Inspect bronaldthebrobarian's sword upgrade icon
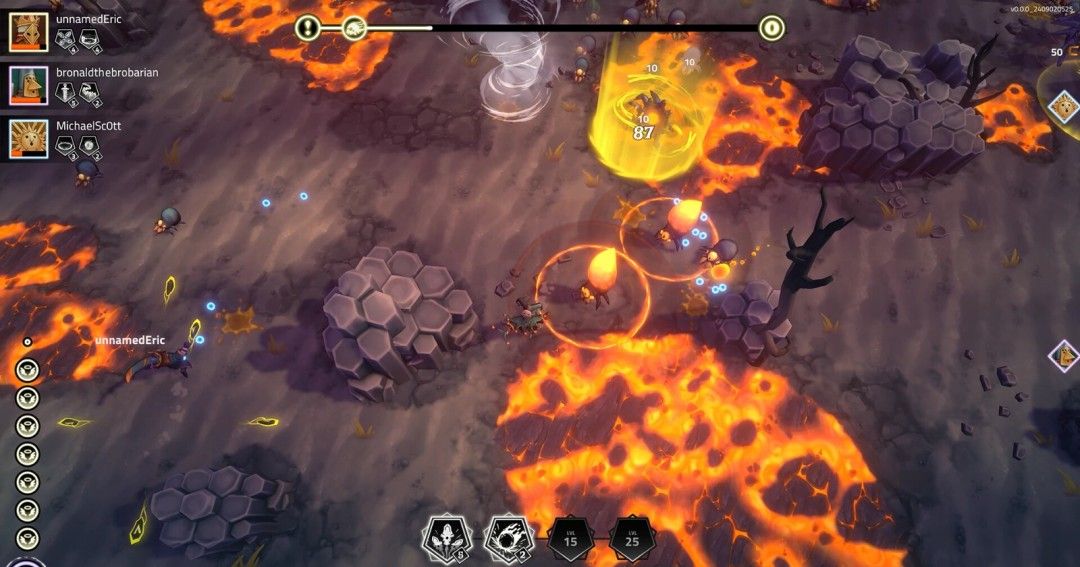The height and width of the screenshot is (567, 1080). tap(66, 93)
